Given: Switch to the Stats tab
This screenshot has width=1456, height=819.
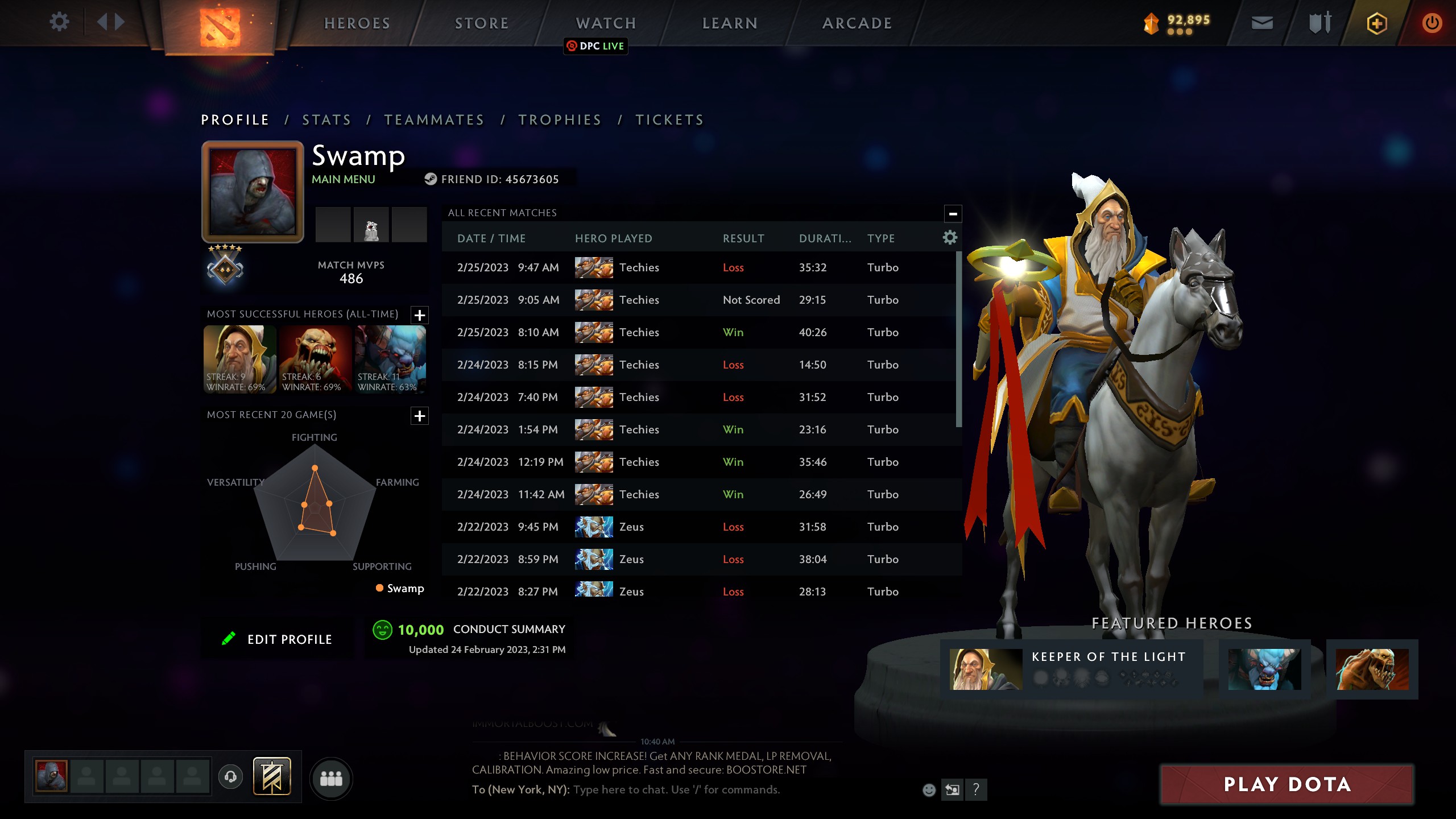Looking at the screenshot, I should tap(326, 119).
